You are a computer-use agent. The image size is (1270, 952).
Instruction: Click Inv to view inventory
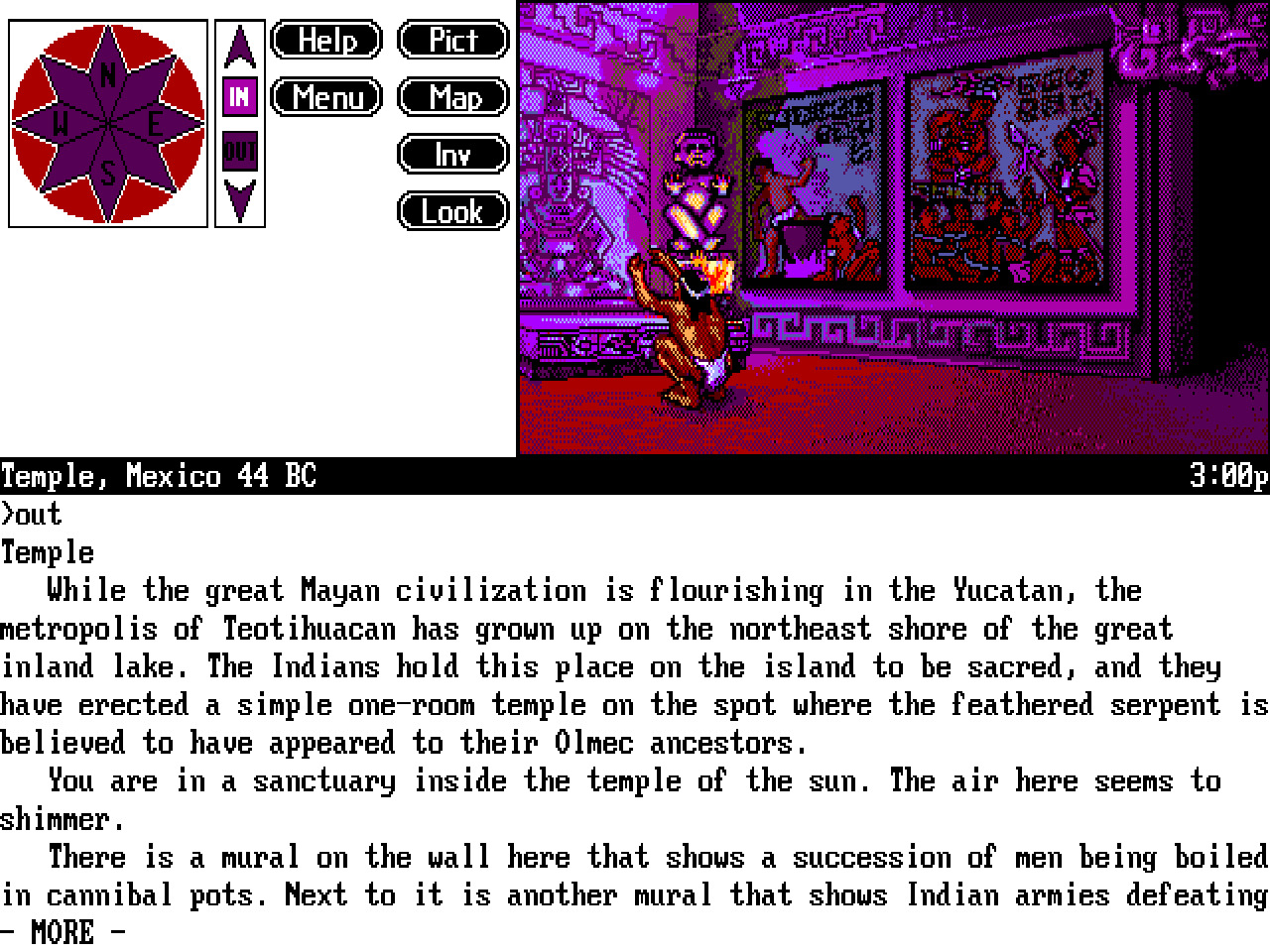[x=452, y=155]
